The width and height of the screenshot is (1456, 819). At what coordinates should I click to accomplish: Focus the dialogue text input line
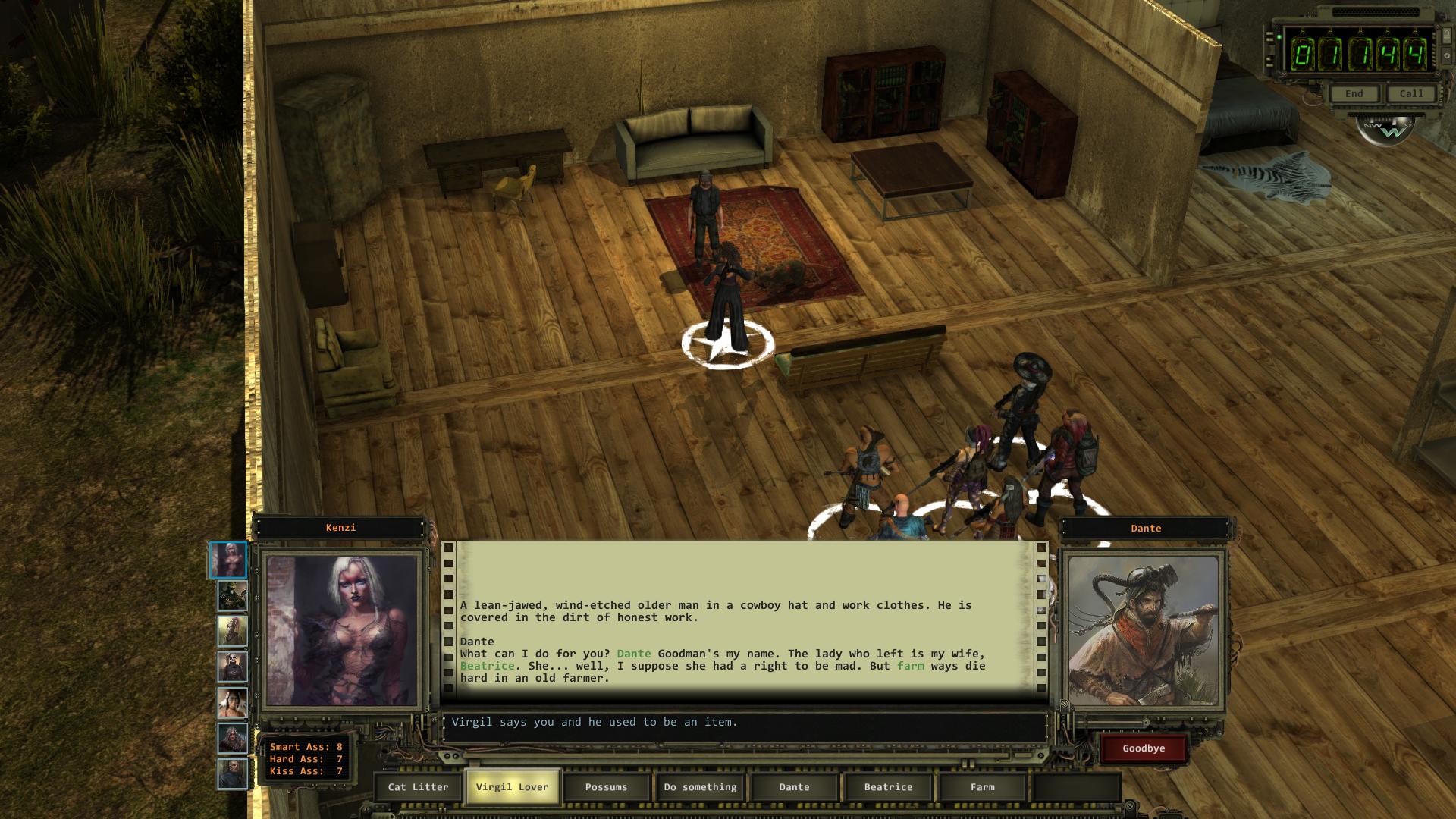[743, 723]
